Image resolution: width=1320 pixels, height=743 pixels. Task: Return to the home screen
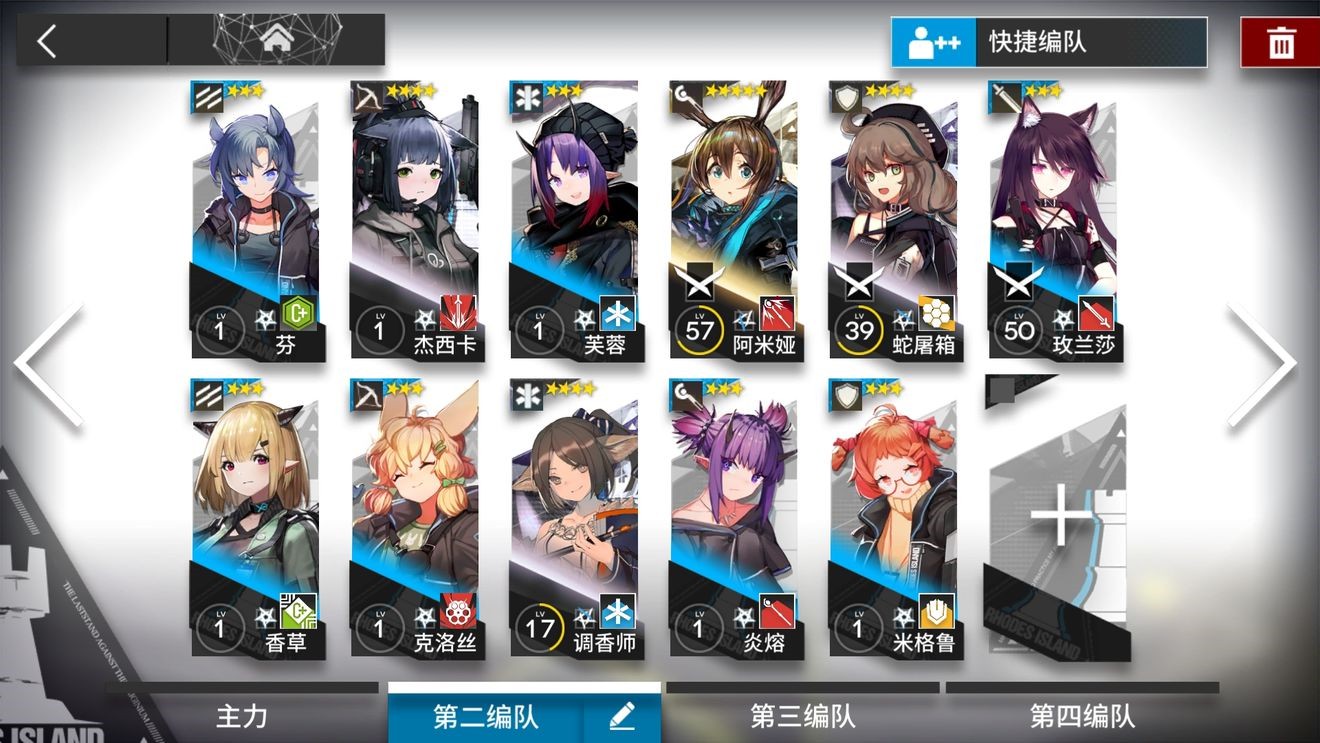pos(276,41)
